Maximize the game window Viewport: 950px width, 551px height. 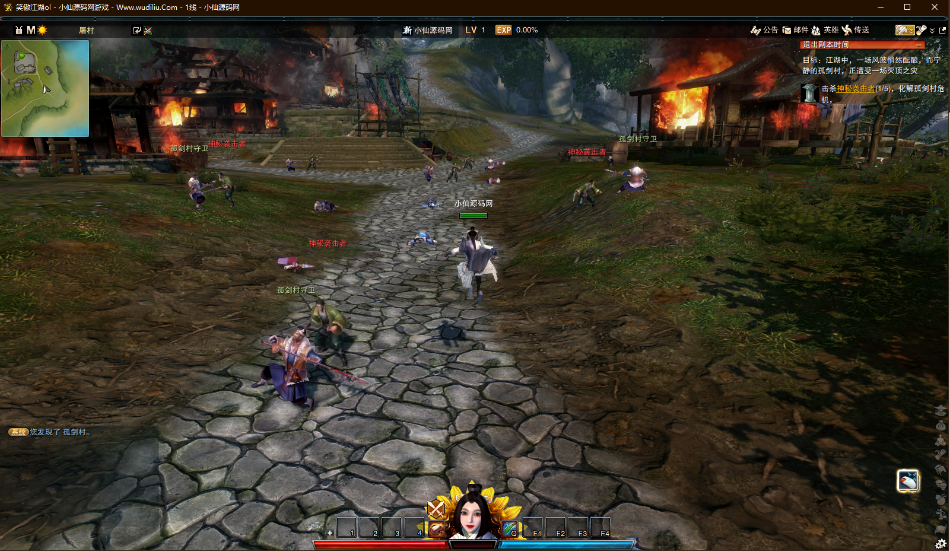coord(907,7)
